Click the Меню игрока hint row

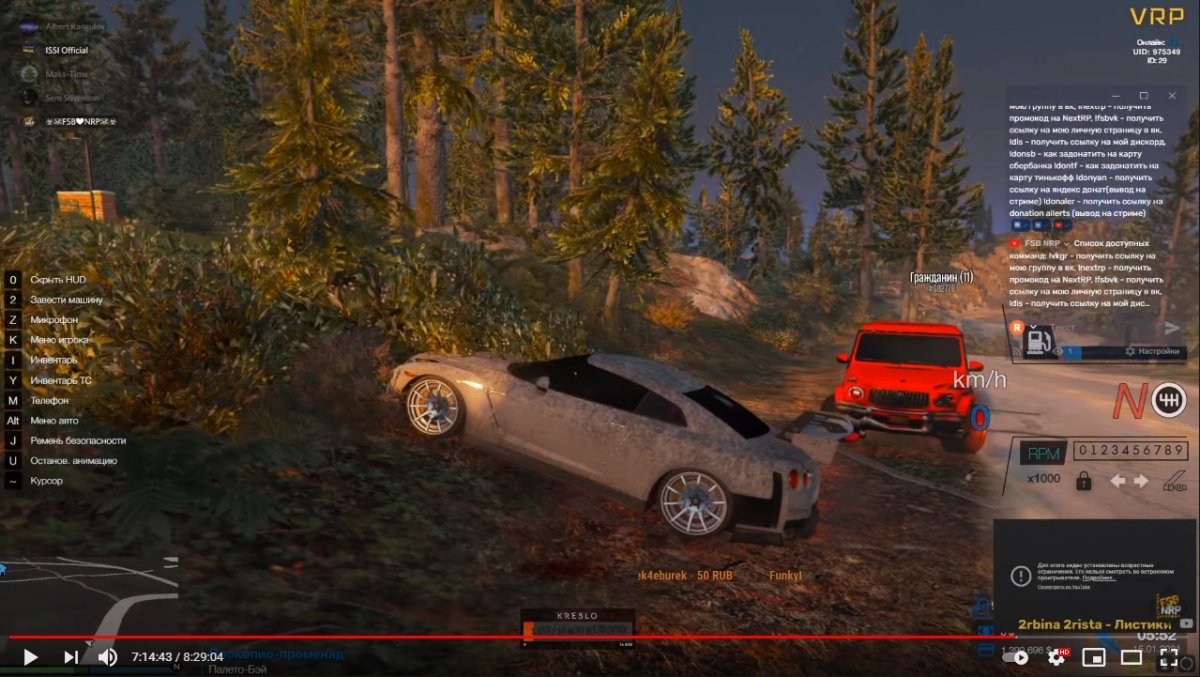point(59,340)
